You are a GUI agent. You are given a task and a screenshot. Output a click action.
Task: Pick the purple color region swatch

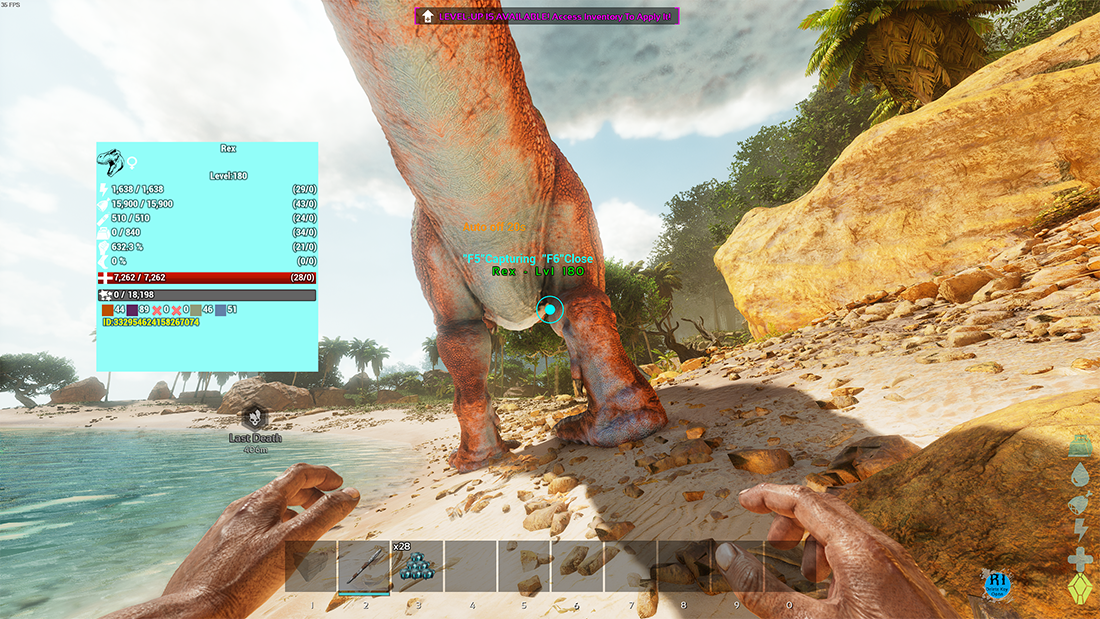(x=132, y=310)
